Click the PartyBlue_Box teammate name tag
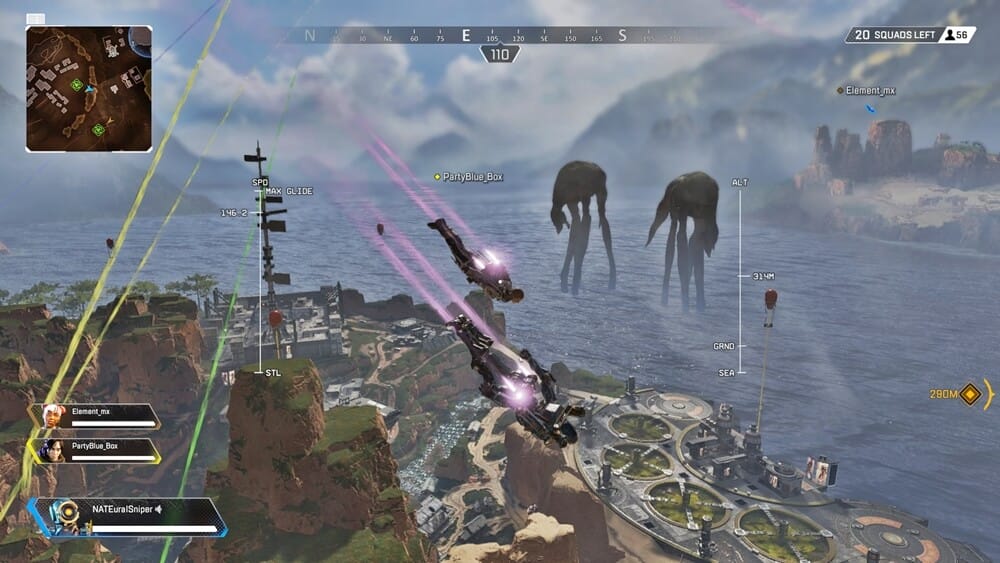The image size is (1000, 563). click(473, 177)
